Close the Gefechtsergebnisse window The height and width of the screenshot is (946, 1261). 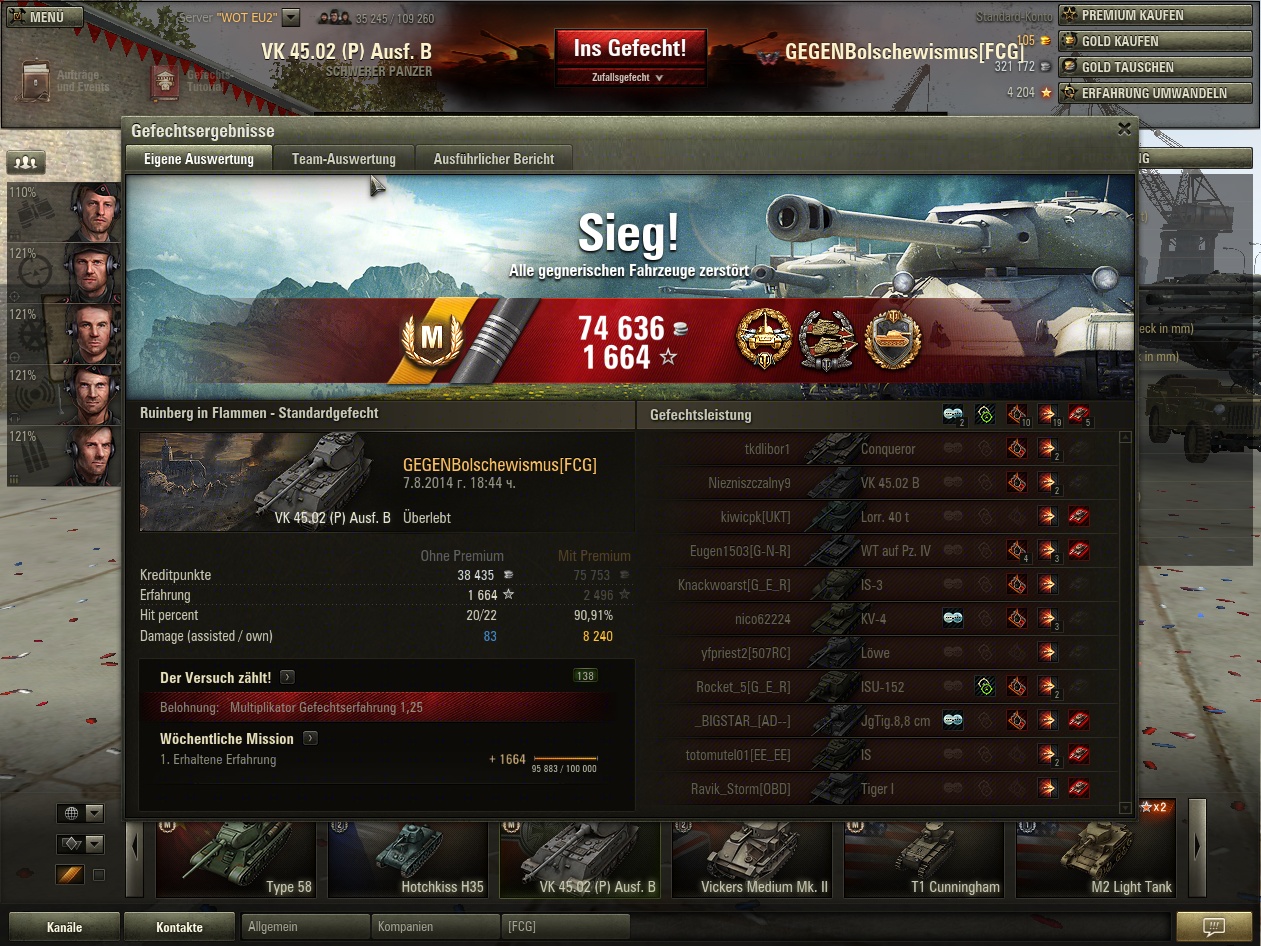[1124, 129]
